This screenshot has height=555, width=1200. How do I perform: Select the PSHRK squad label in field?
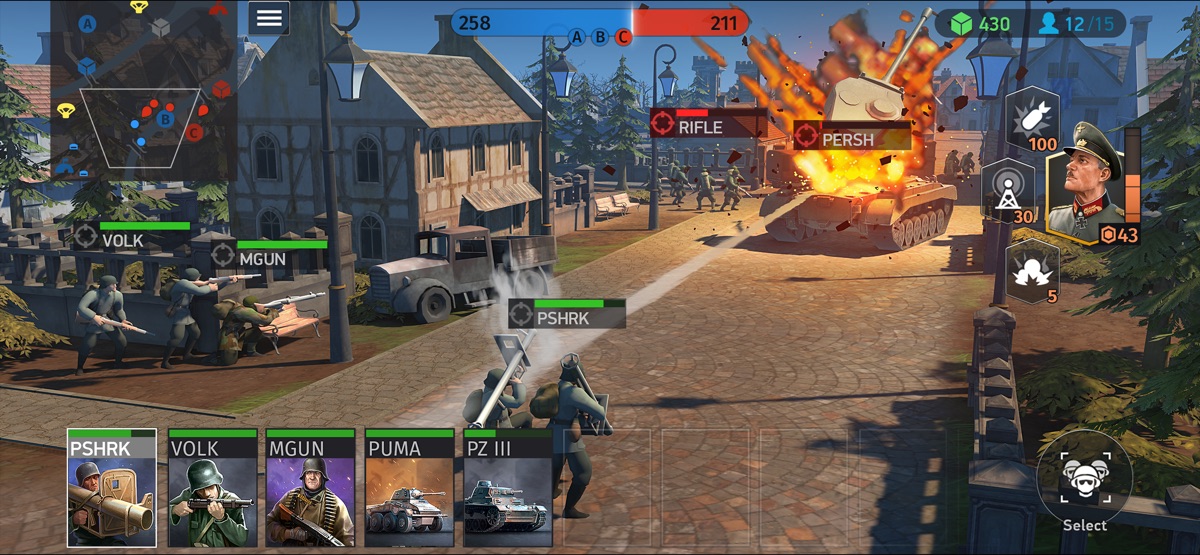[x=567, y=315]
